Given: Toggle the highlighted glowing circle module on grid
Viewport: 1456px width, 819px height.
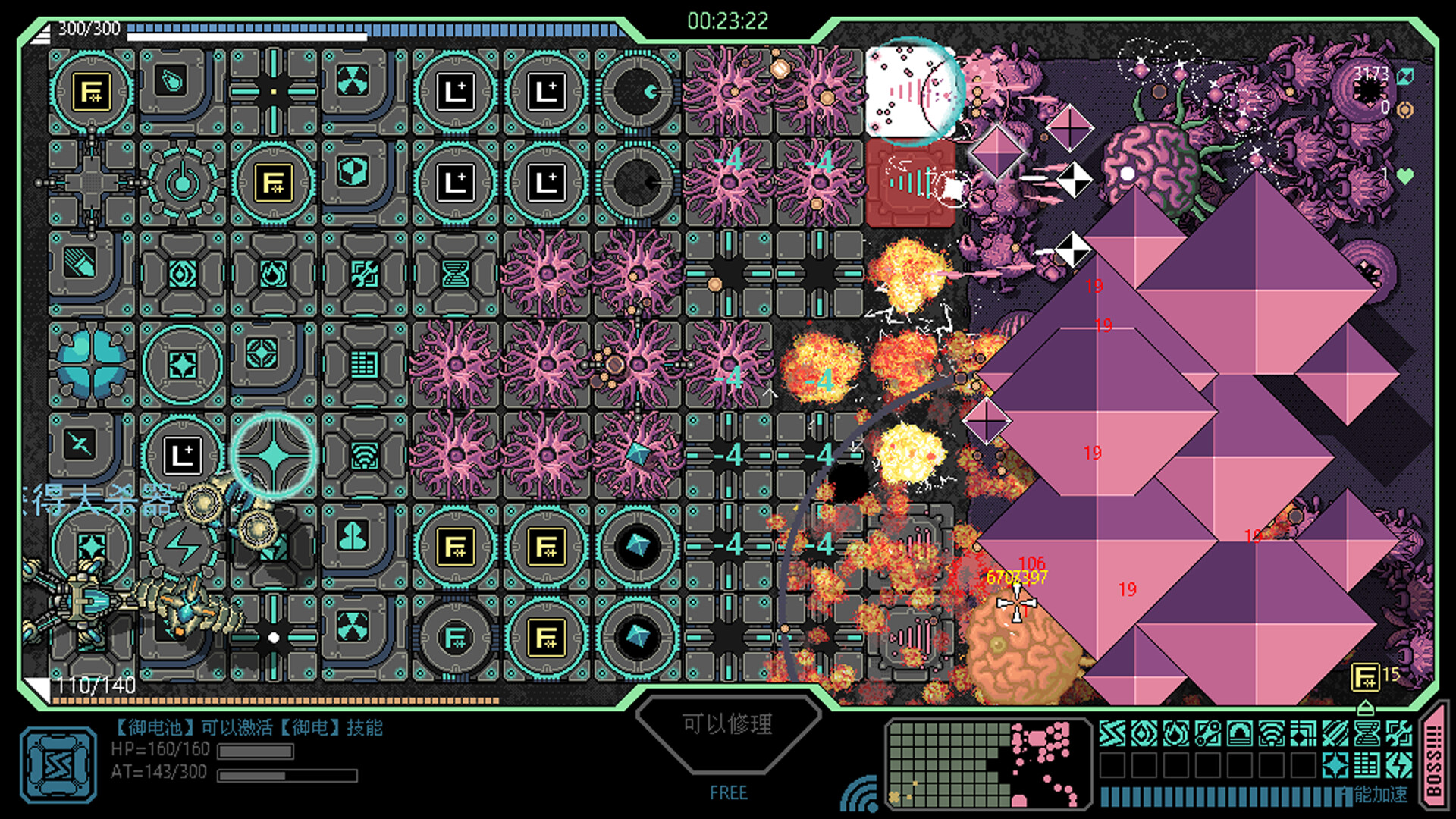Looking at the screenshot, I should [x=275, y=455].
